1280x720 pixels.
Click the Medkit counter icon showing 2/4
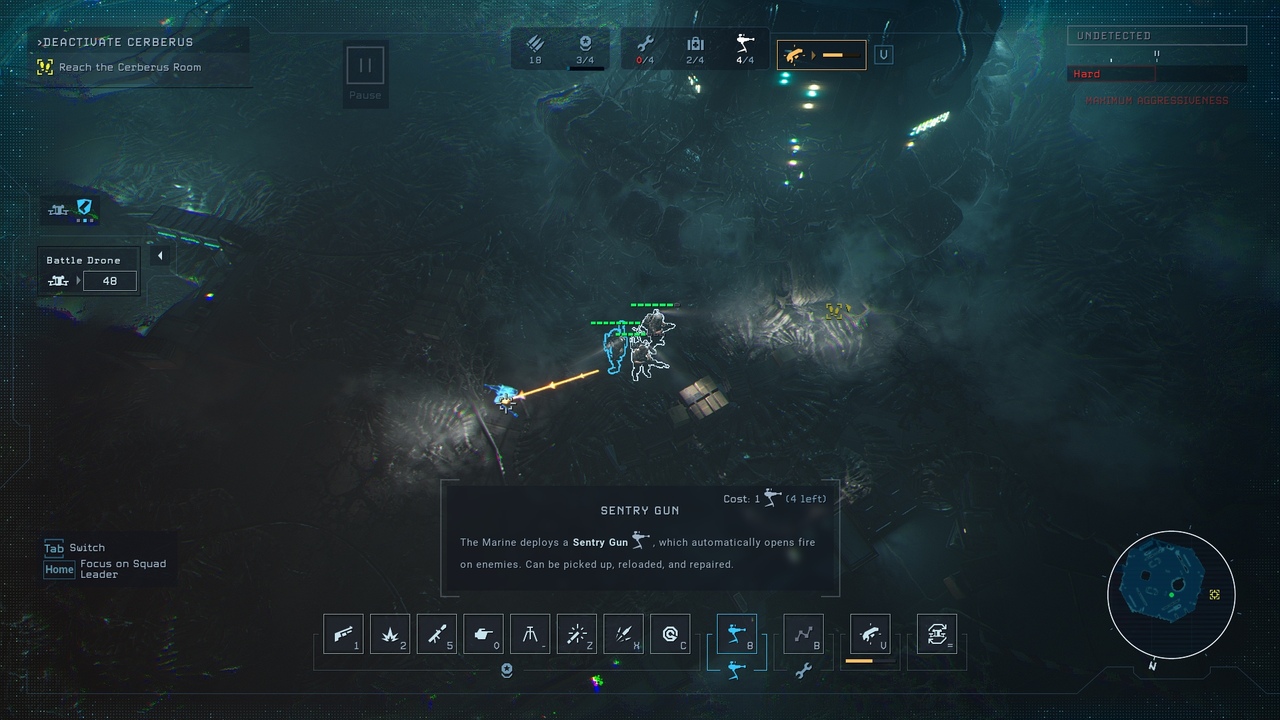coord(695,48)
